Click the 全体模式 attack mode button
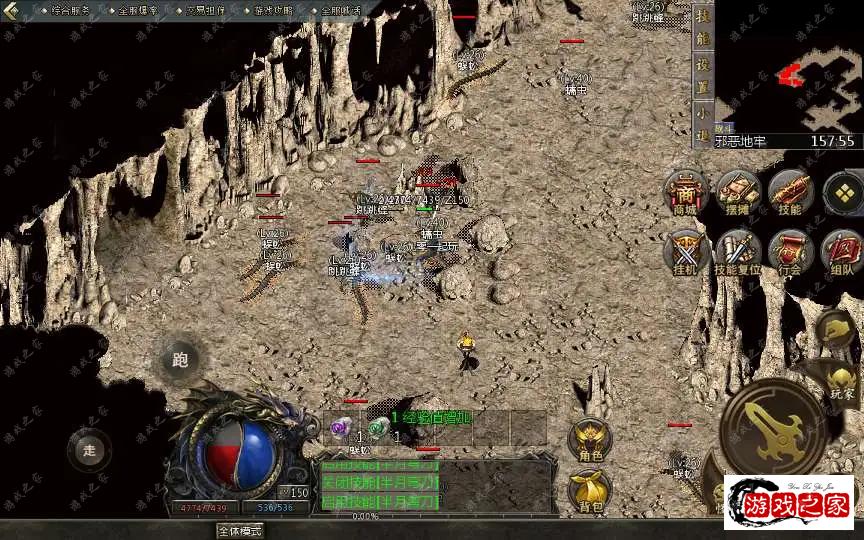This screenshot has width=864, height=540. coord(239,531)
